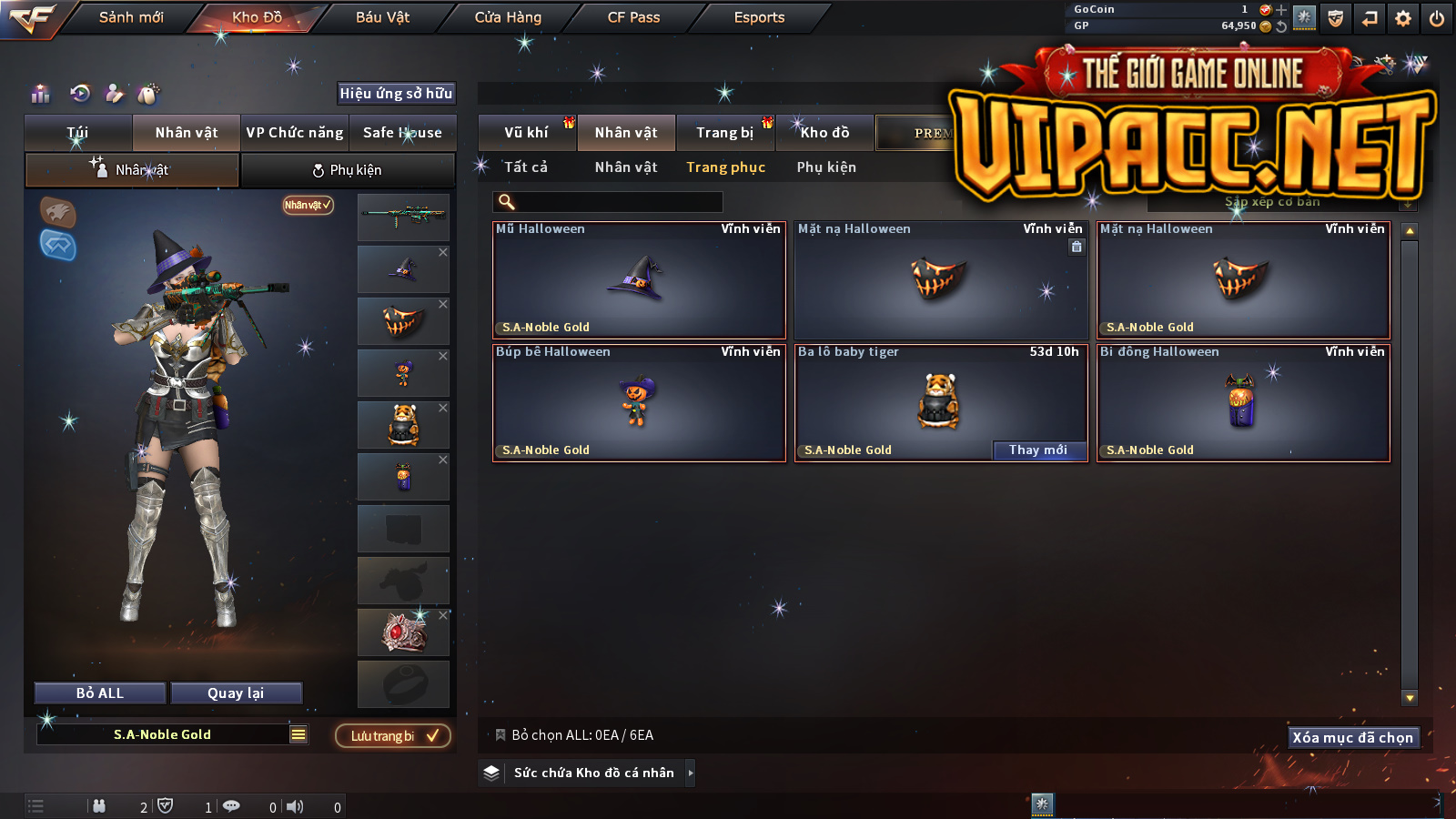Click the Quay lại button

236,693
